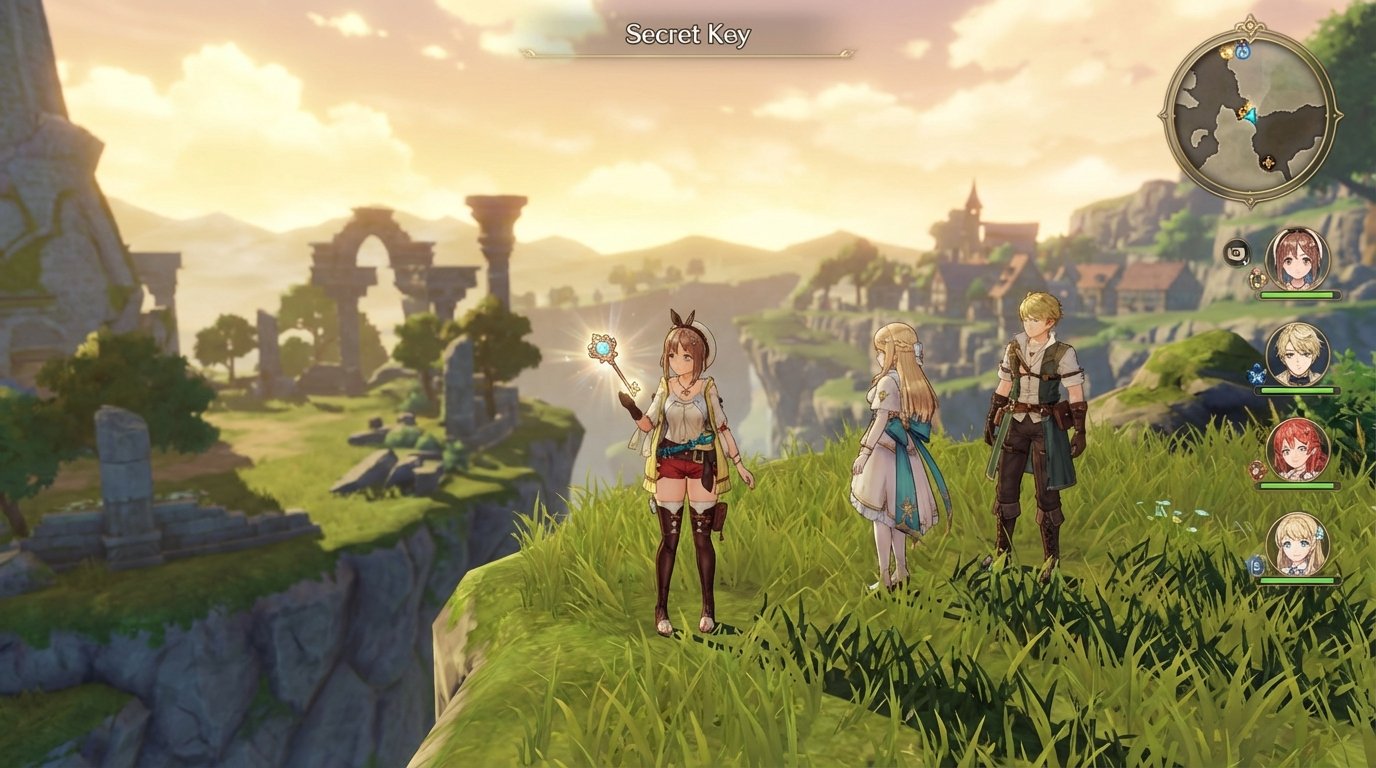Toggle the minimap compass ornament
This screenshot has height=768, width=1376.
(1249, 25)
